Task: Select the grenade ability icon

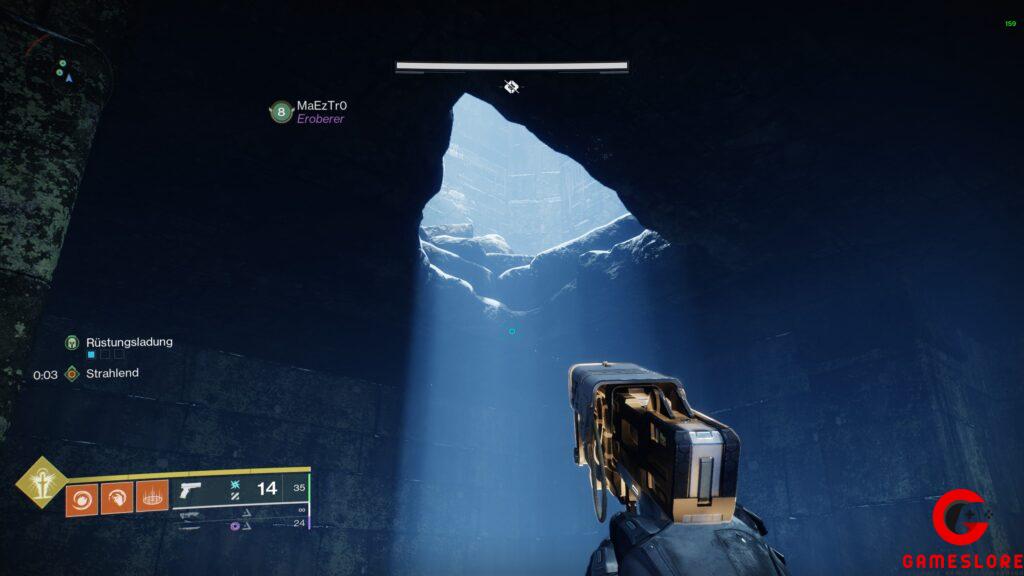Action: tap(81, 497)
